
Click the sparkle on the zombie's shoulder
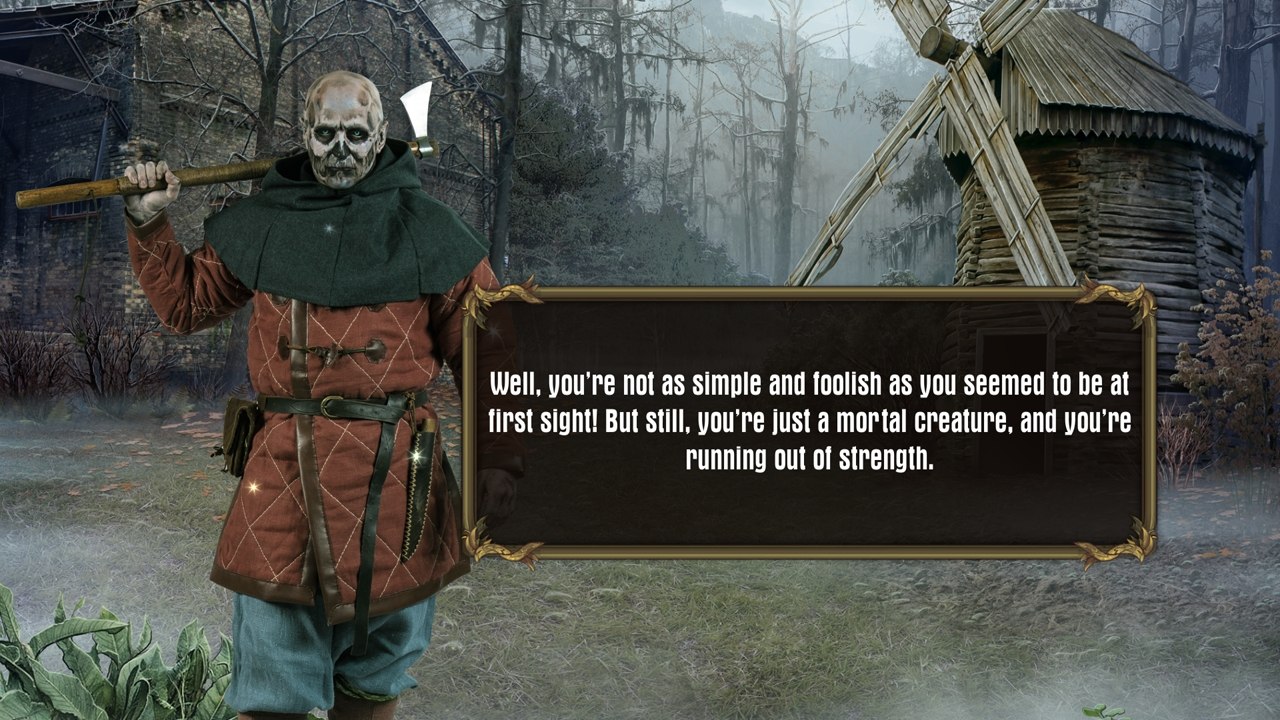pyautogui.click(x=331, y=226)
